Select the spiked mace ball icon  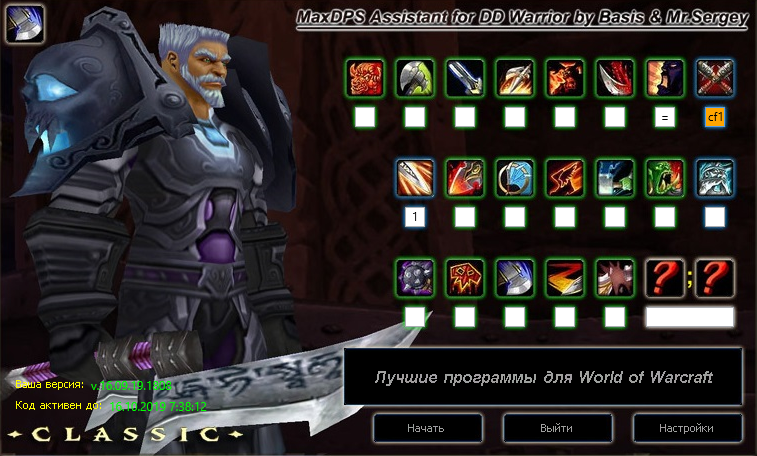[x=415, y=277]
